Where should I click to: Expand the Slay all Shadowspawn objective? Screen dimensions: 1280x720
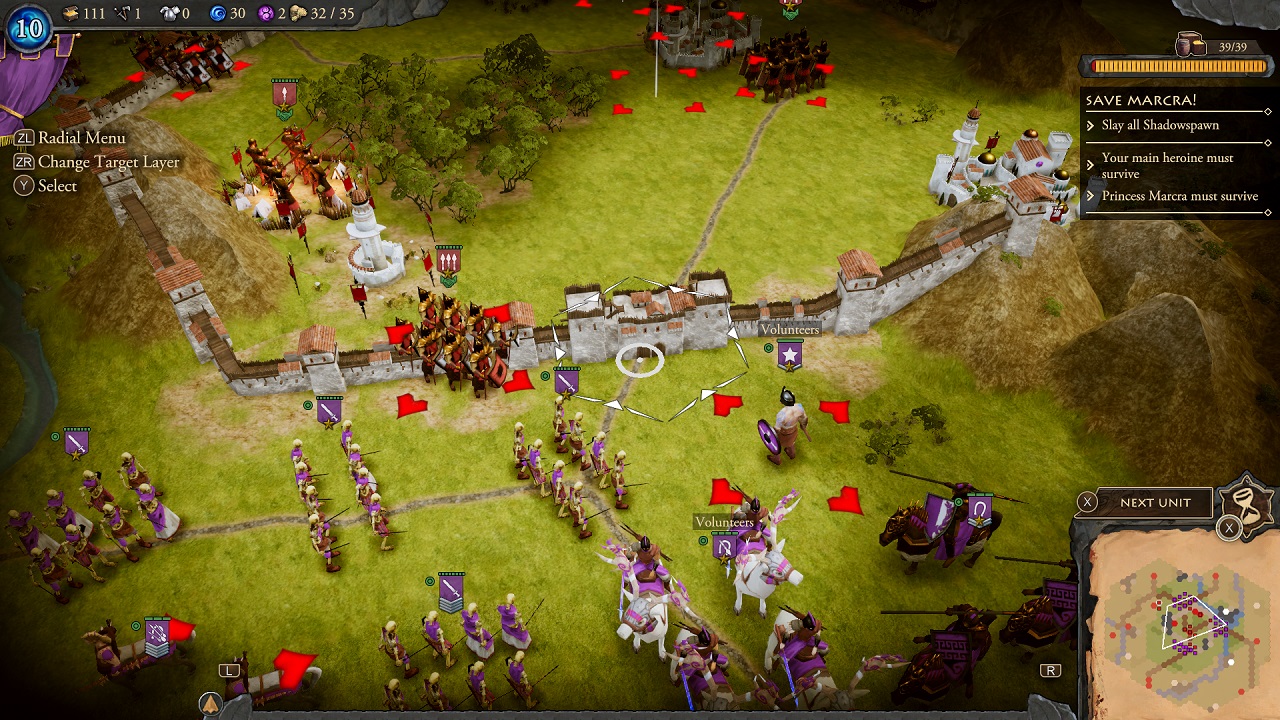(x=1160, y=125)
